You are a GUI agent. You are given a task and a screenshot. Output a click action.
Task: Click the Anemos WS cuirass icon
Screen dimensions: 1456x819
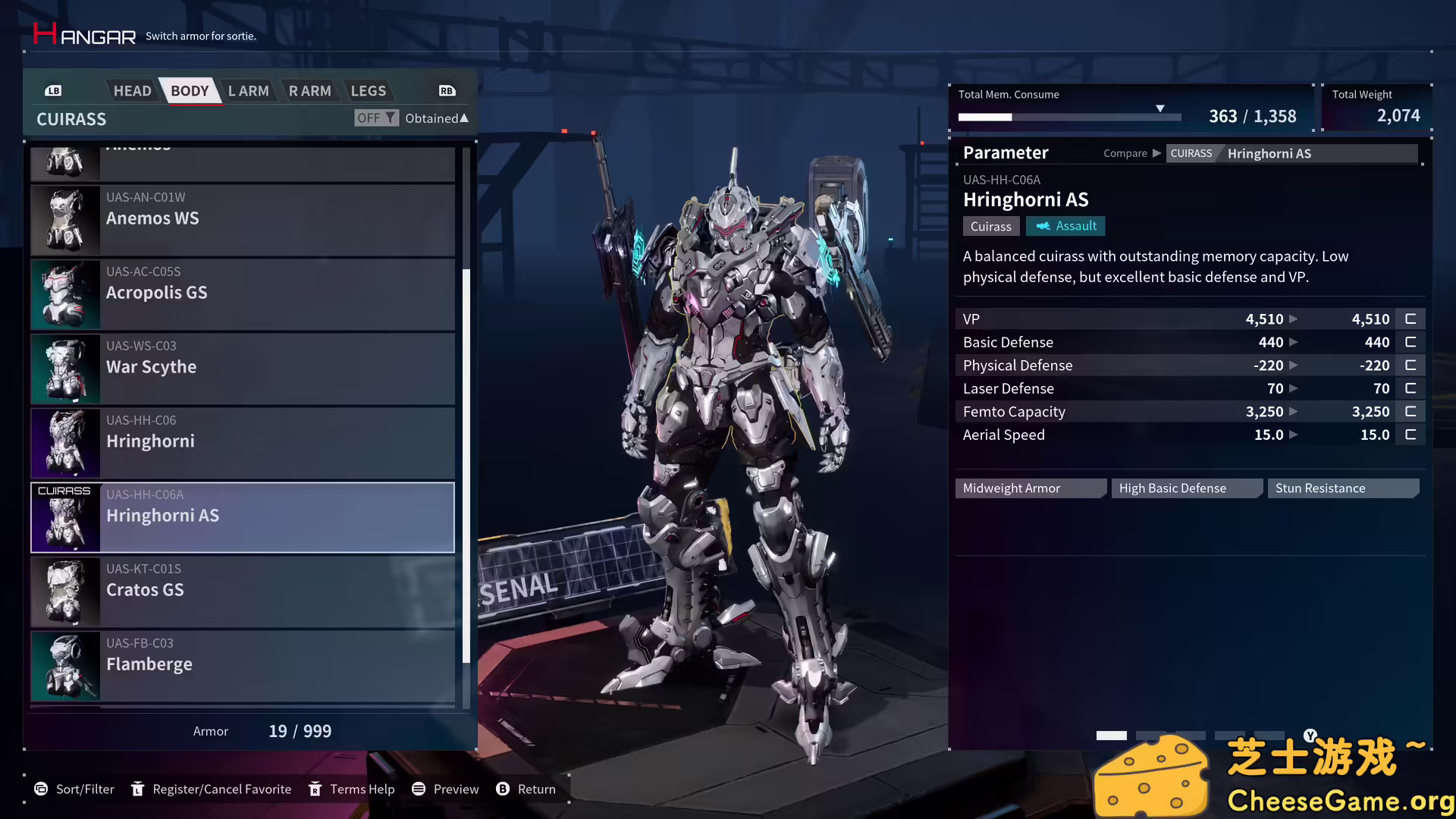(x=64, y=220)
